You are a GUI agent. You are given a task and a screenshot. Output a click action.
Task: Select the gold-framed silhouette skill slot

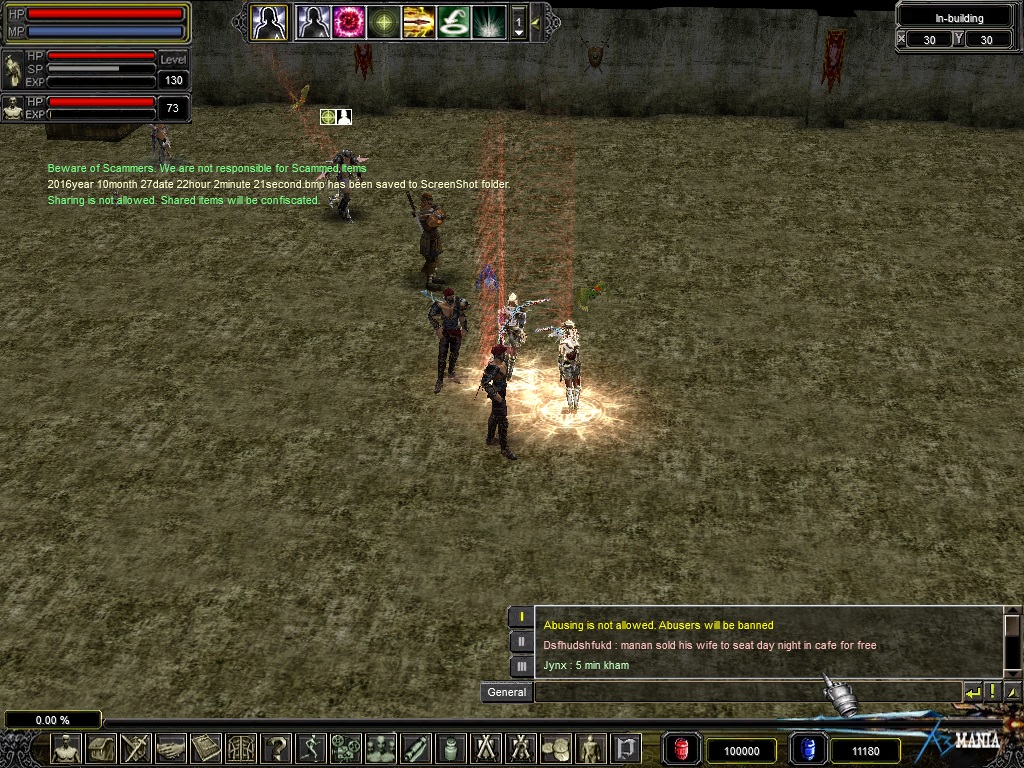tap(269, 21)
